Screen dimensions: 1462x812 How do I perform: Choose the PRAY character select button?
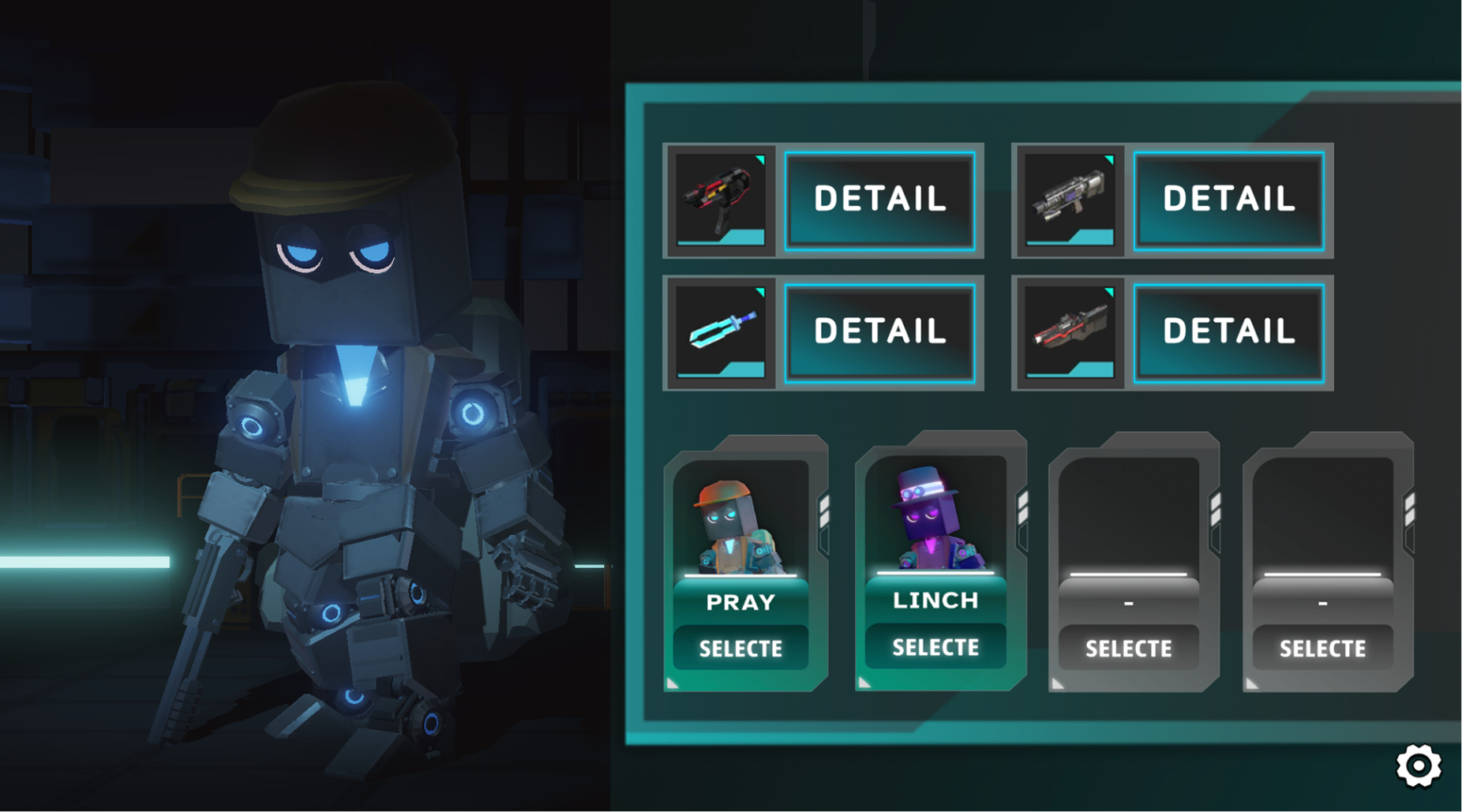pos(740,648)
